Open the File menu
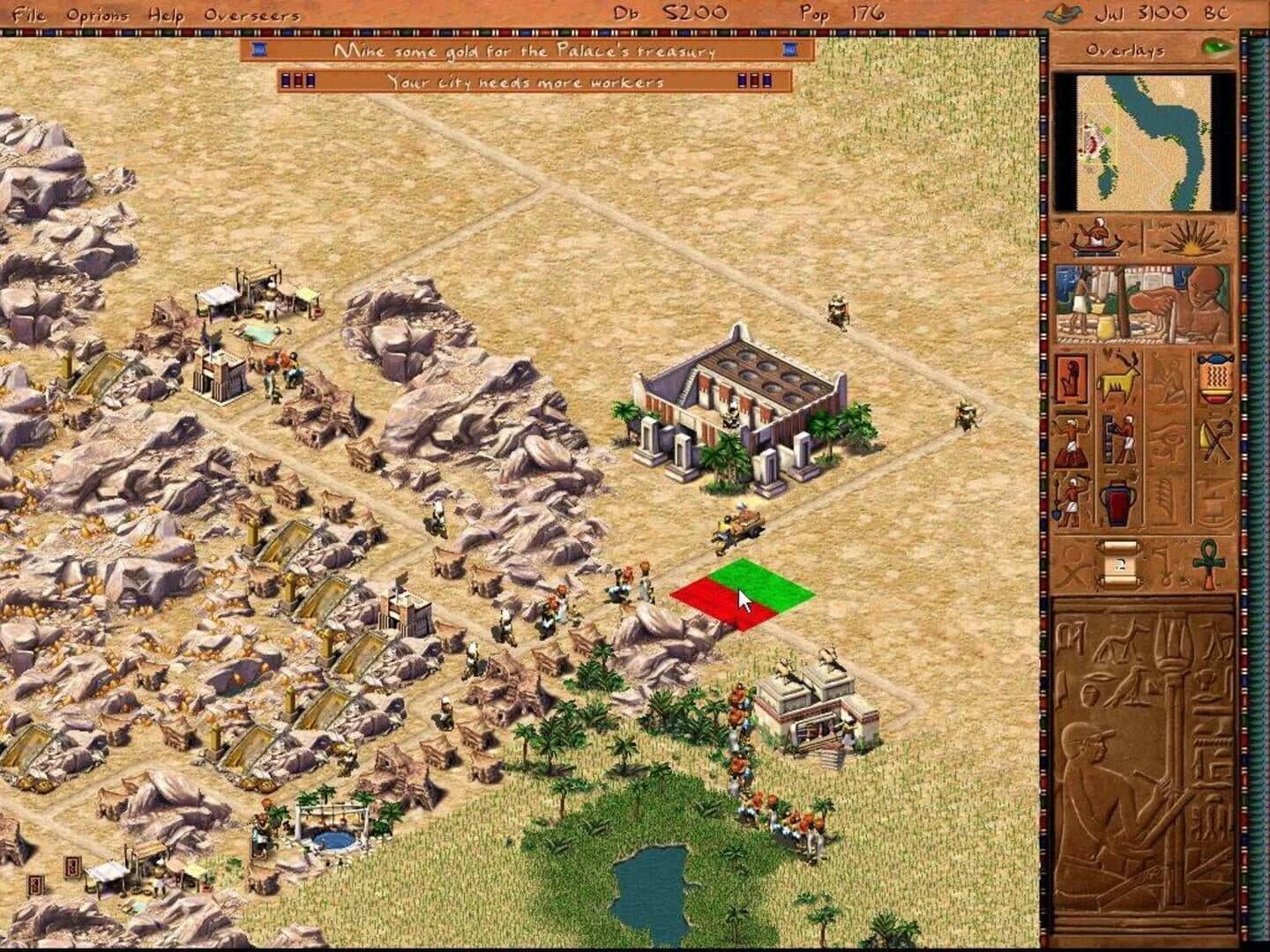Screen dimensions: 1270x952 pyautogui.click(x=30, y=14)
